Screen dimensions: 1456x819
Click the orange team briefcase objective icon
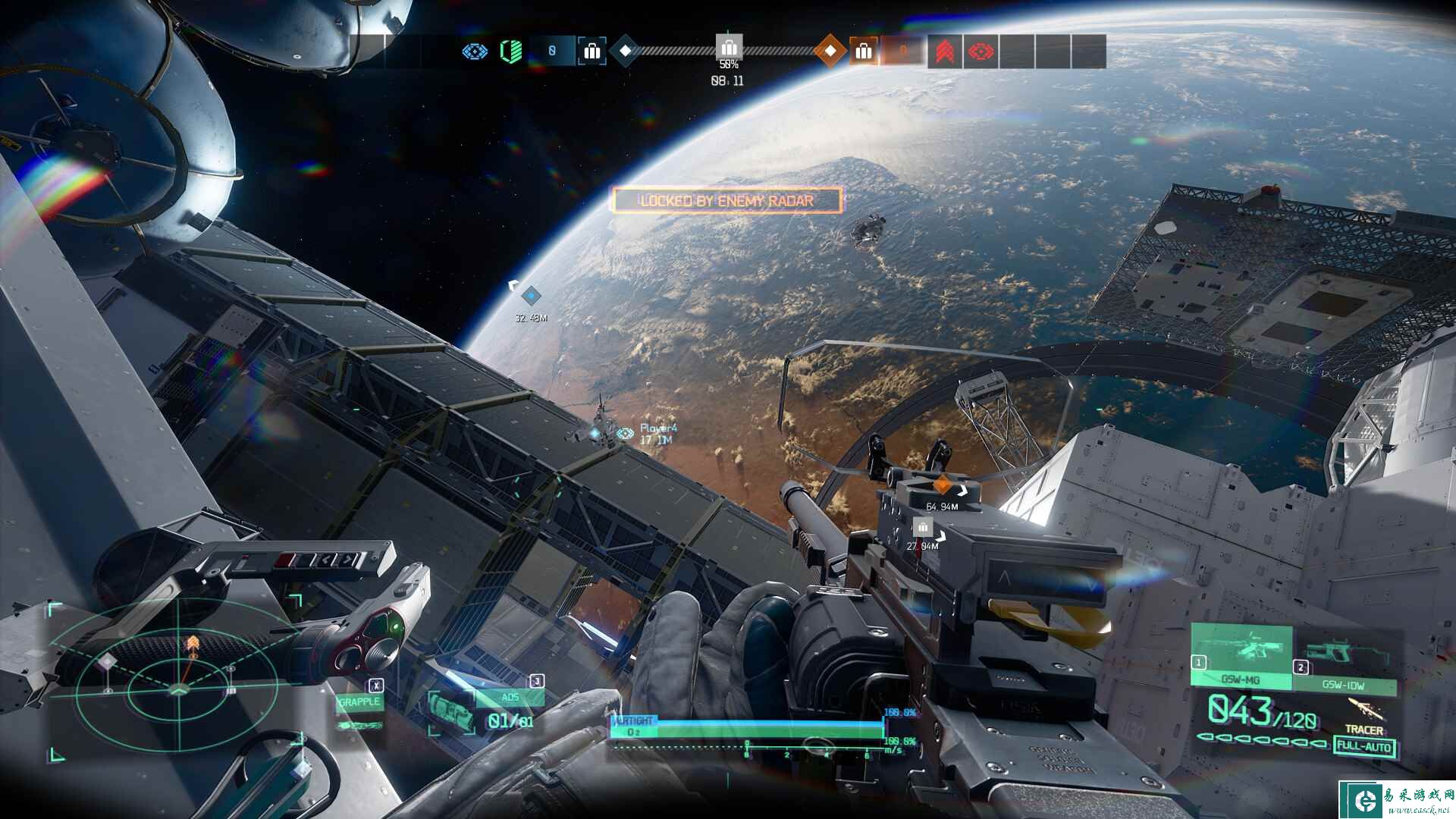coord(863,52)
